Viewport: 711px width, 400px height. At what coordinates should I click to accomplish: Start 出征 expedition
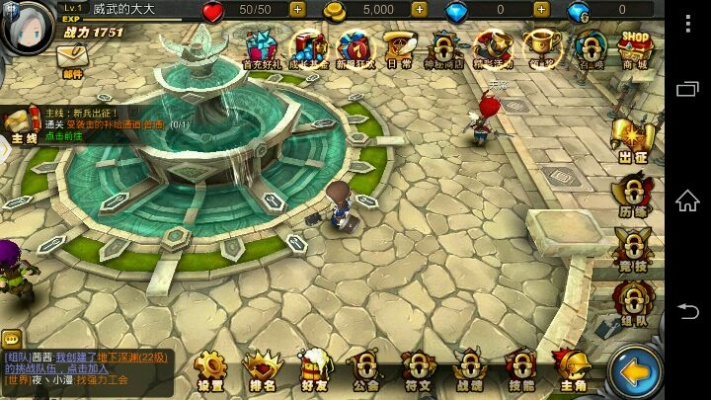[x=633, y=139]
